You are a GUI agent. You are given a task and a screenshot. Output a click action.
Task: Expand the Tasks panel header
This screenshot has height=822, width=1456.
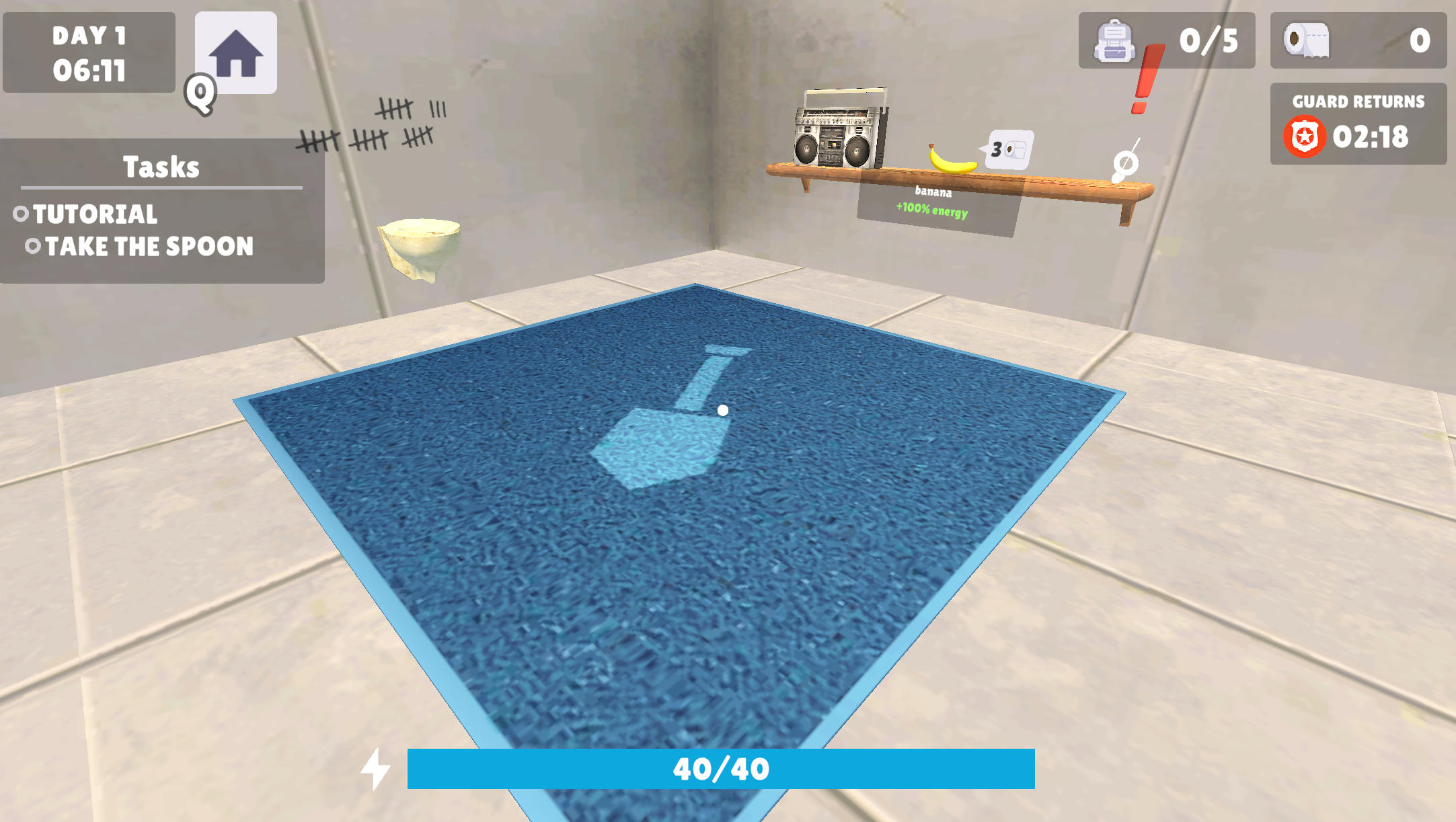click(x=161, y=167)
